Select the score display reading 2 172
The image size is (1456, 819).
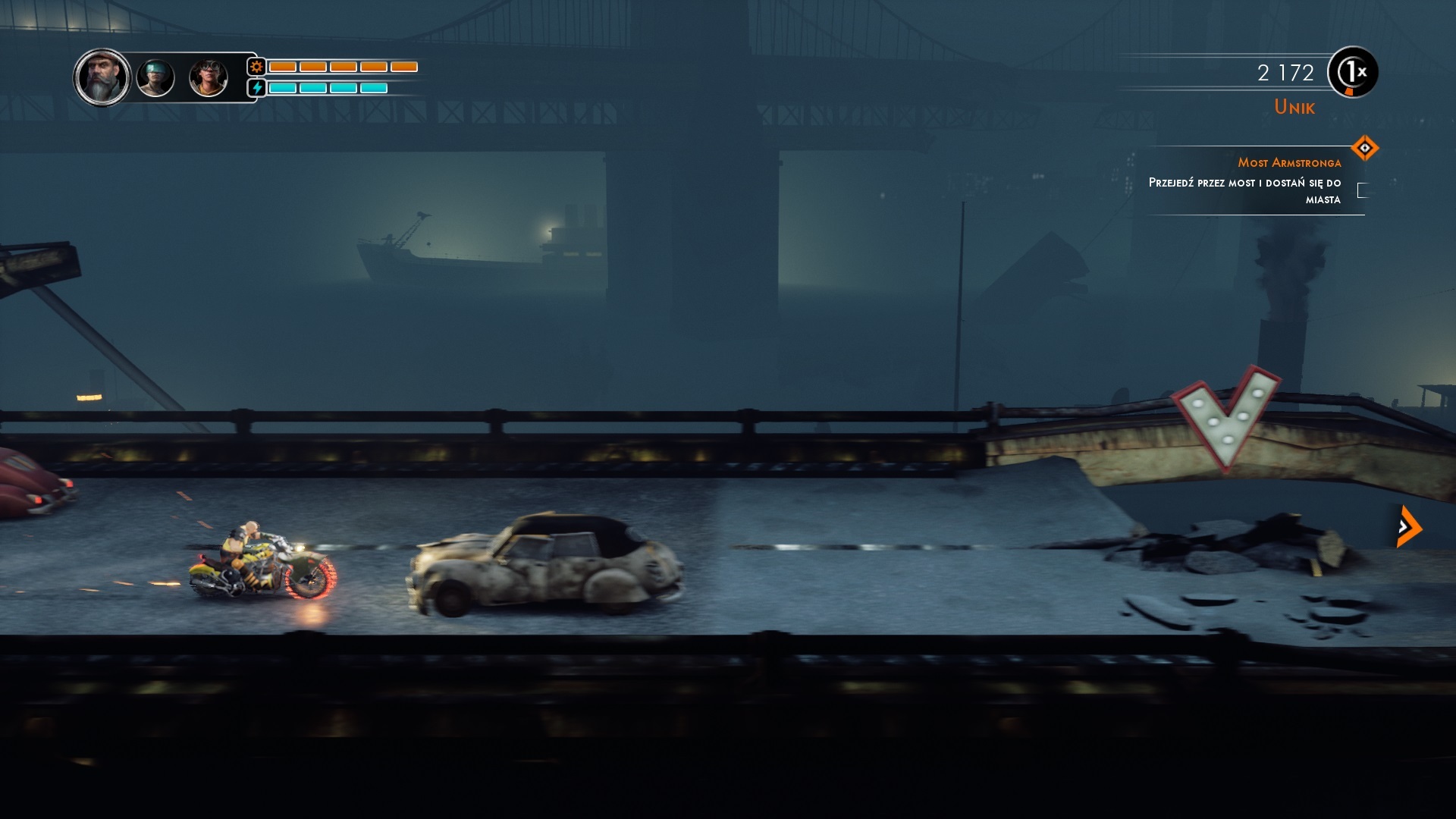(x=1284, y=73)
